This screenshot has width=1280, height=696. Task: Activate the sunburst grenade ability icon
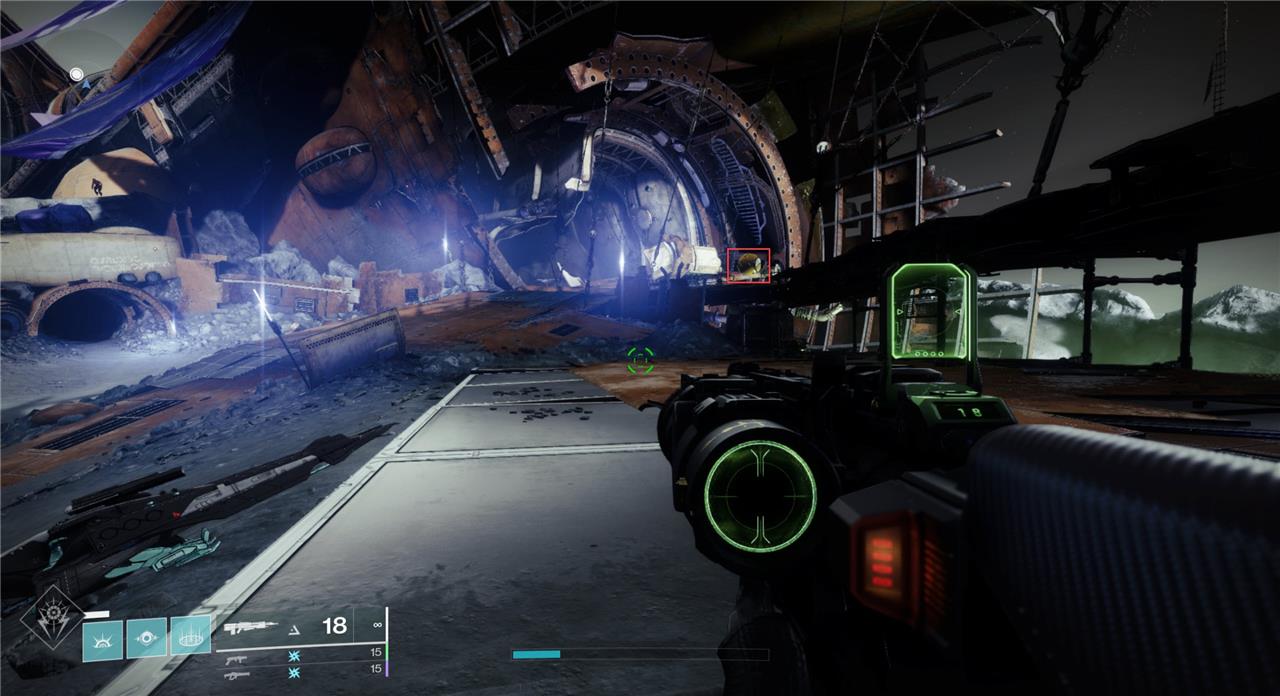(102, 639)
